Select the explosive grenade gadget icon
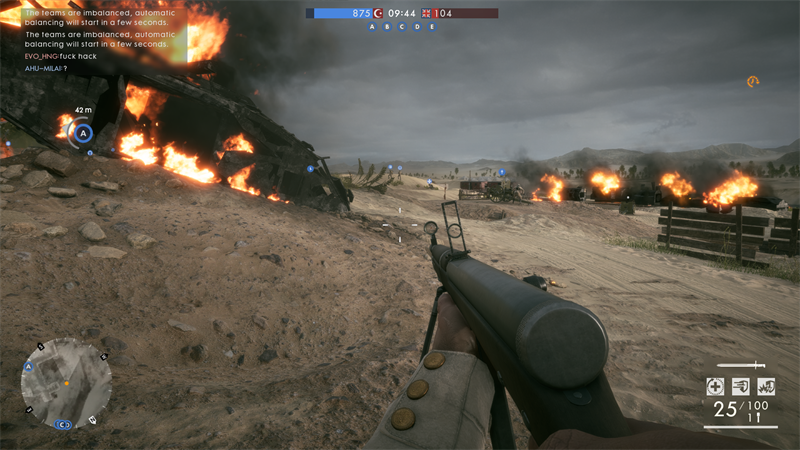Viewport: 800px width, 450px height. coord(765,386)
